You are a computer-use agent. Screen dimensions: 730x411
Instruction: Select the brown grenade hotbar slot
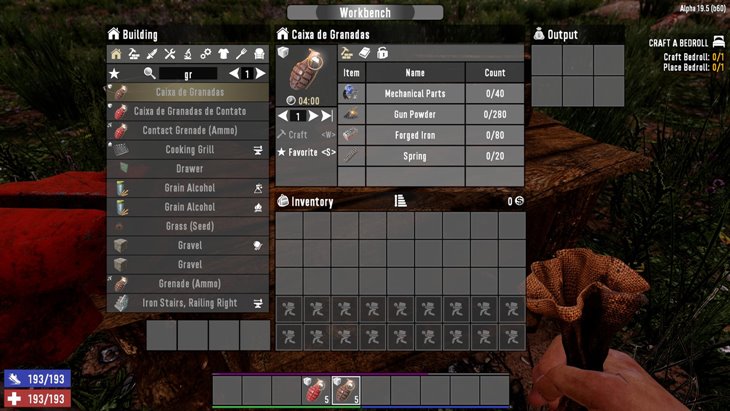[x=345, y=390]
